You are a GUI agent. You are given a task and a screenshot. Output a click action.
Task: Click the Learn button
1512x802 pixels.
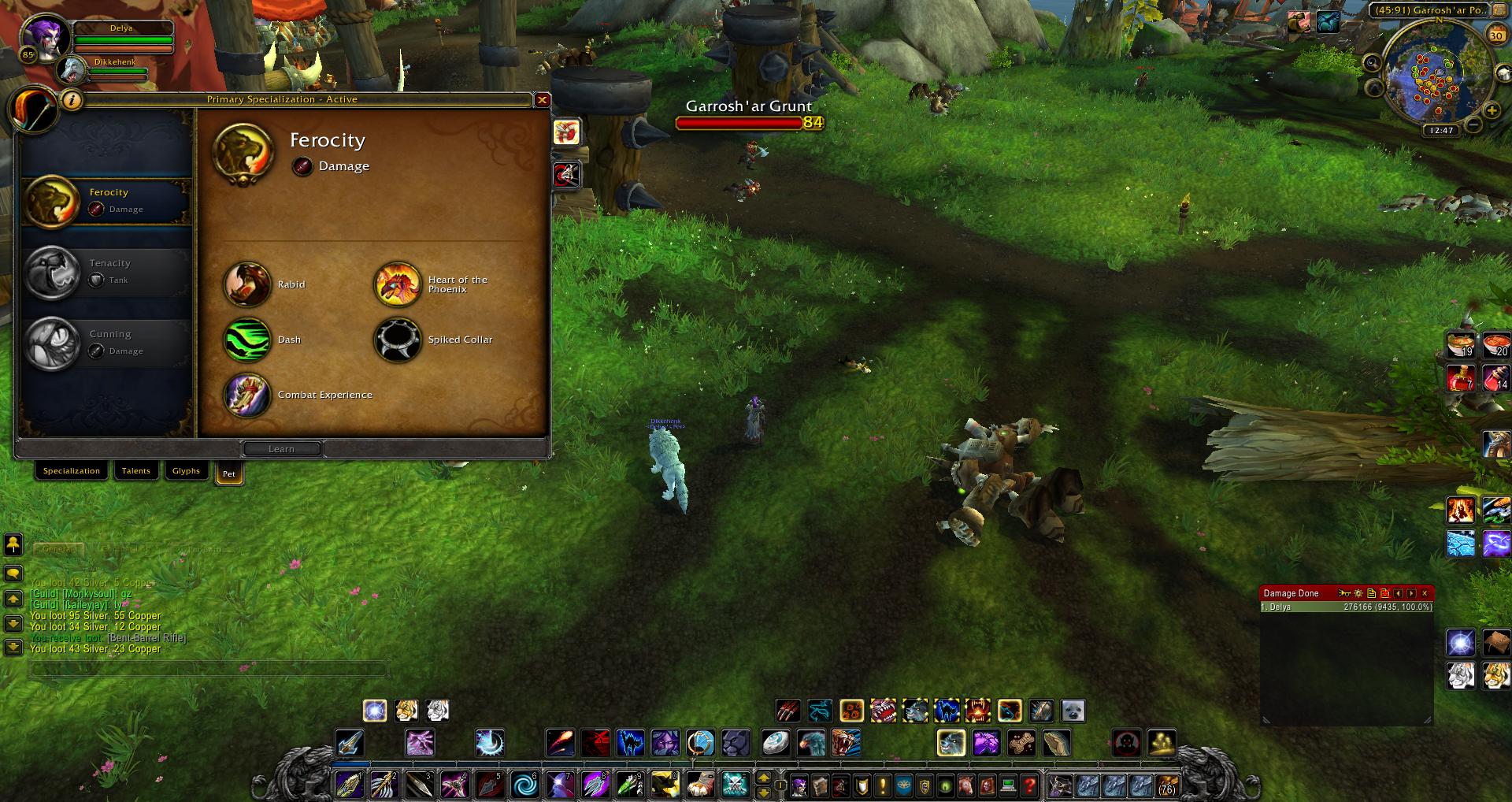(x=281, y=449)
